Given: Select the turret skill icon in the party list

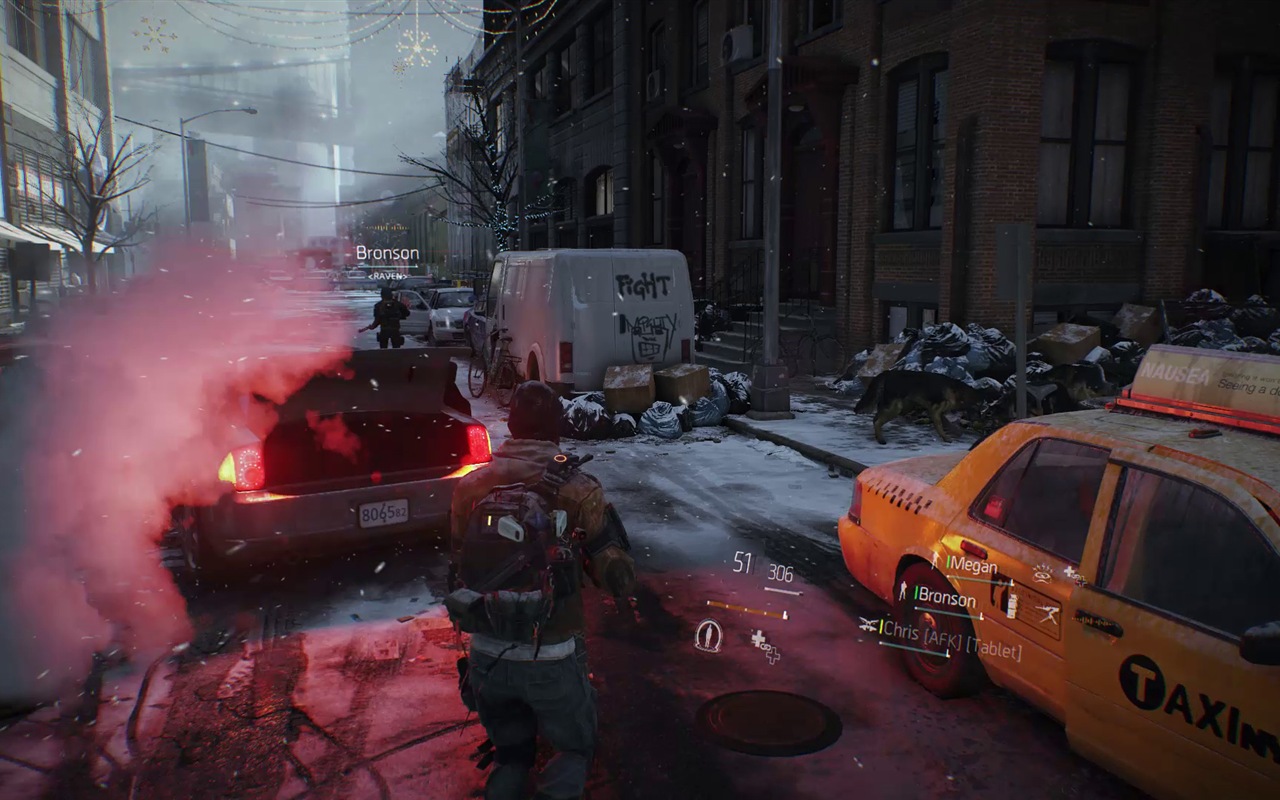Looking at the screenshot, I should 1048,612.
